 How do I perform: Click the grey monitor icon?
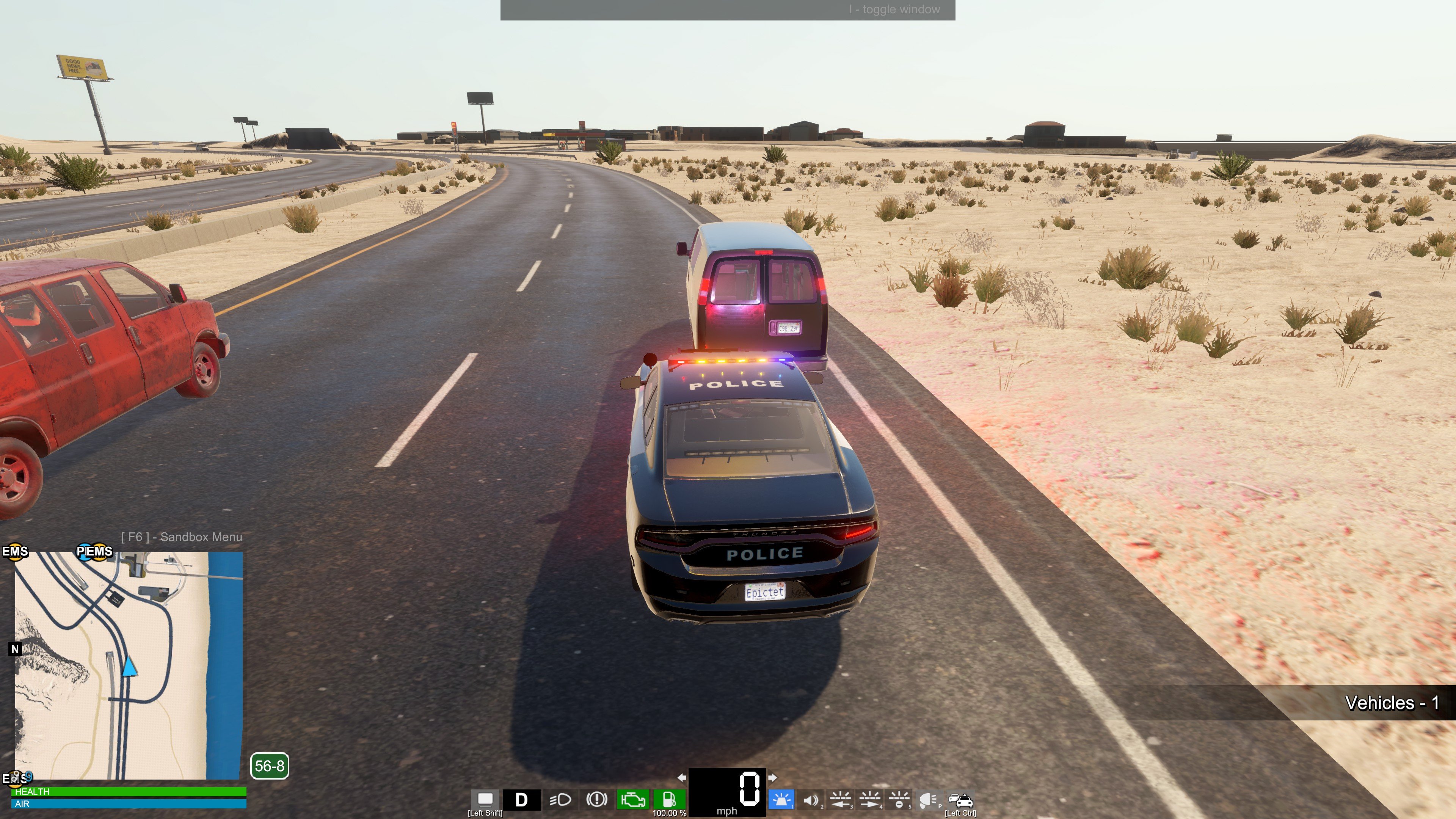pos(485,799)
